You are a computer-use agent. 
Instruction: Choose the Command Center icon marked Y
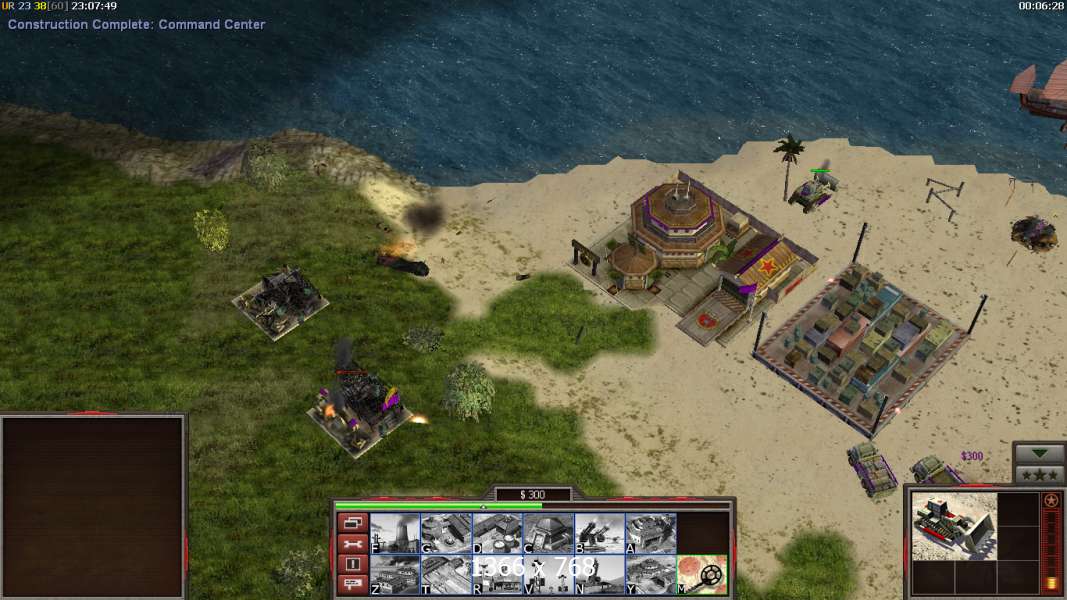coord(650,574)
